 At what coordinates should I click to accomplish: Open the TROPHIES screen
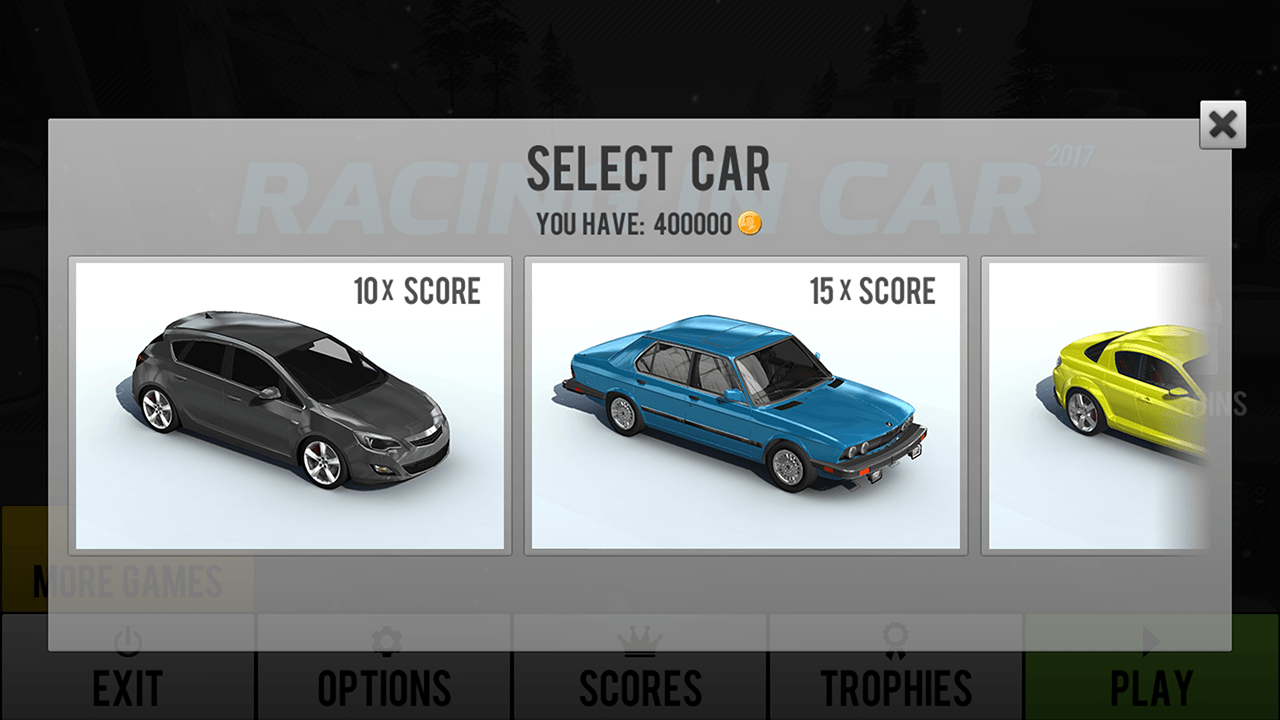coord(895,686)
